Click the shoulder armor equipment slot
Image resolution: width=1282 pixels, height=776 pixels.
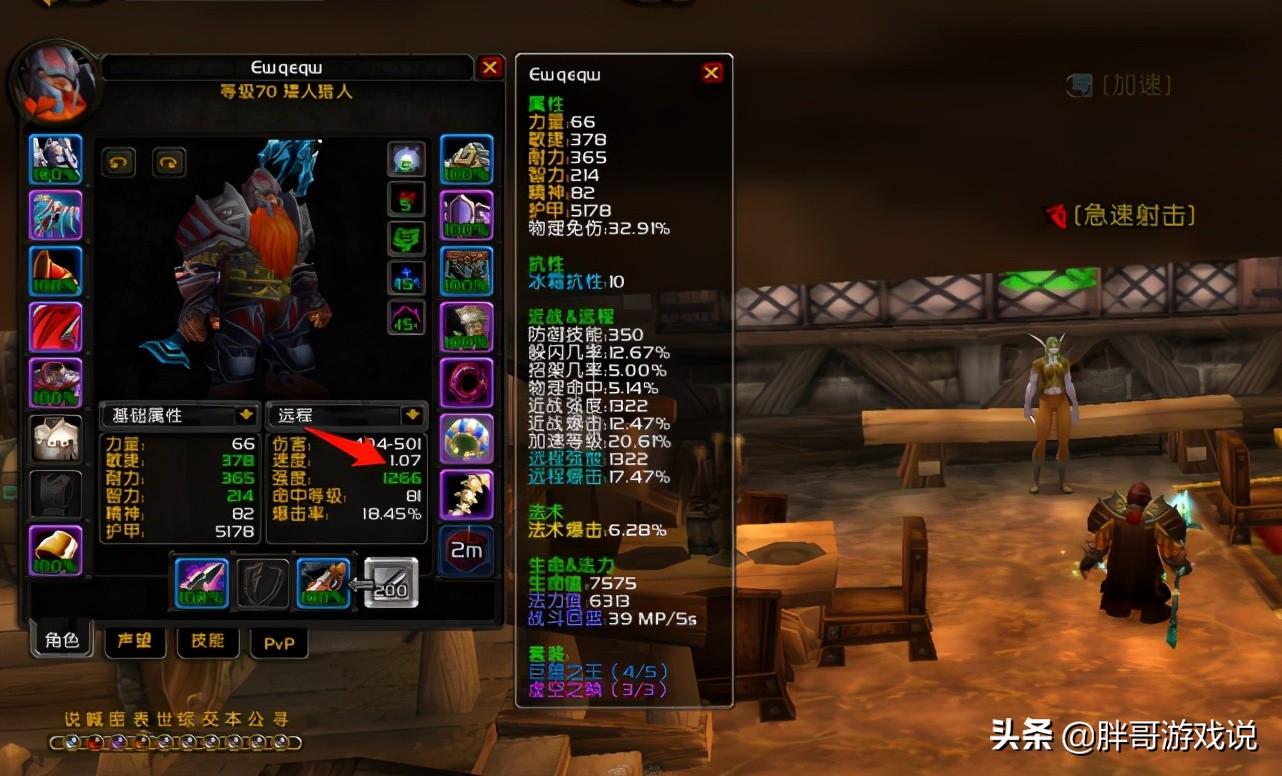click(x=55, y=270)
